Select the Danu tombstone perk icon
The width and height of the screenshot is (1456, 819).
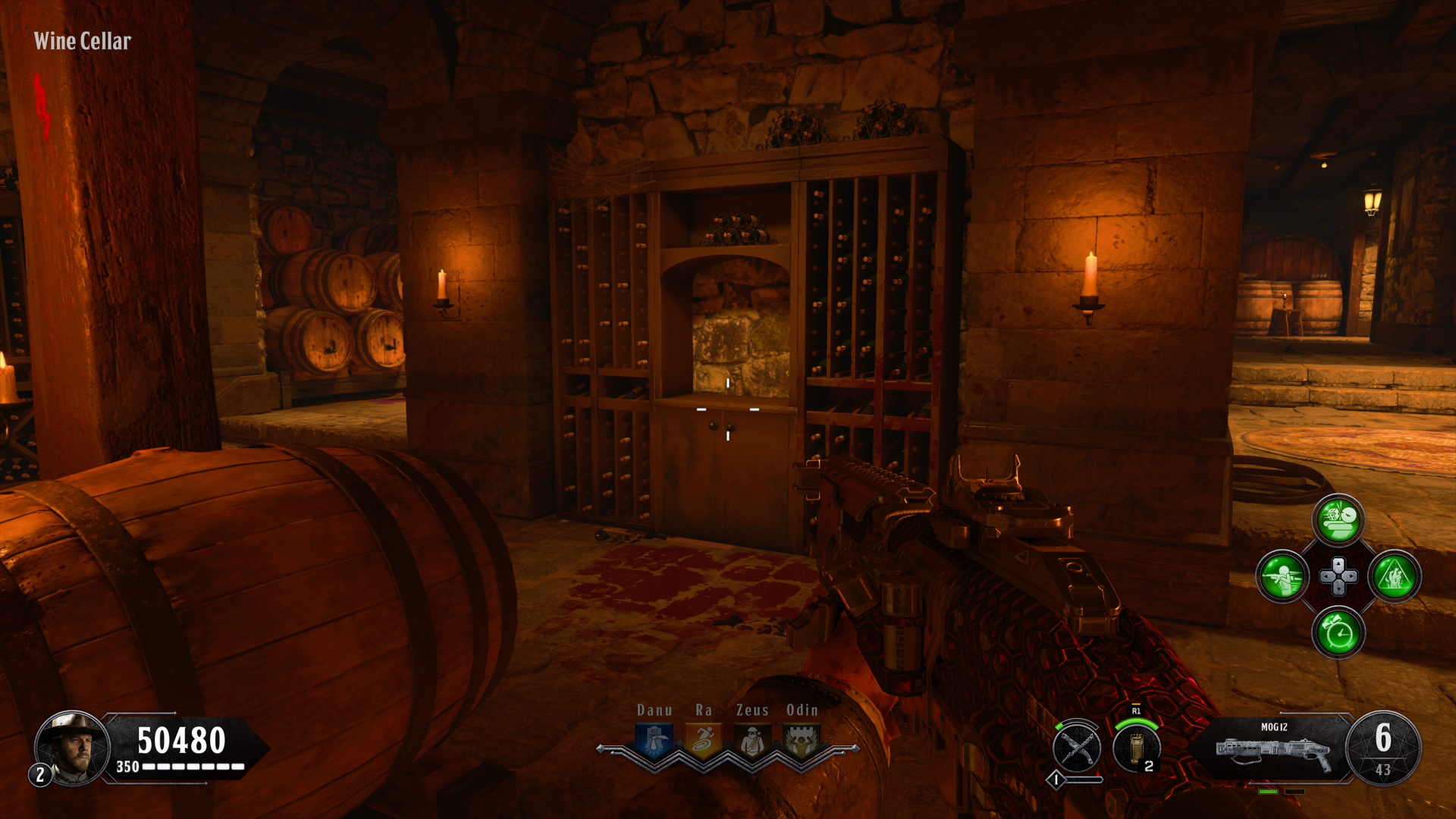point(654,741)
